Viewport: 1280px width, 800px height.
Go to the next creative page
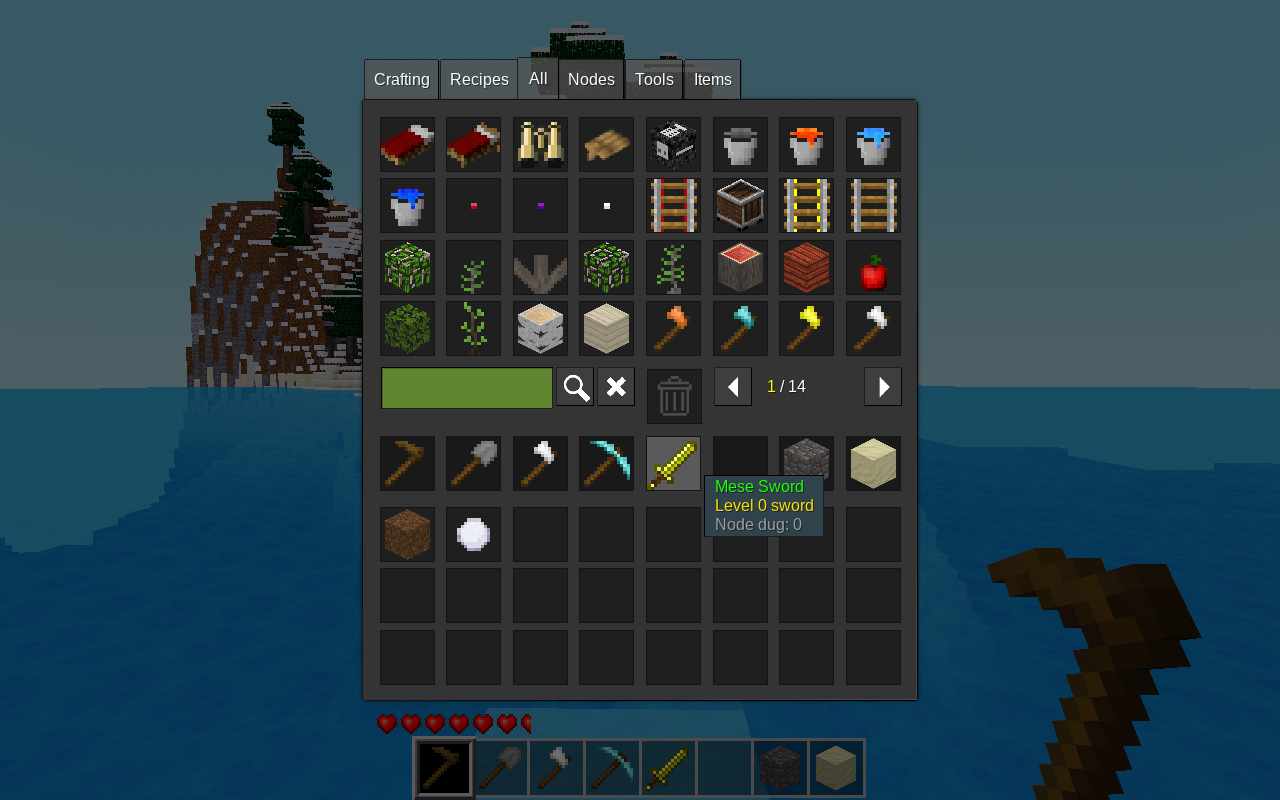(x=883, y=387)
